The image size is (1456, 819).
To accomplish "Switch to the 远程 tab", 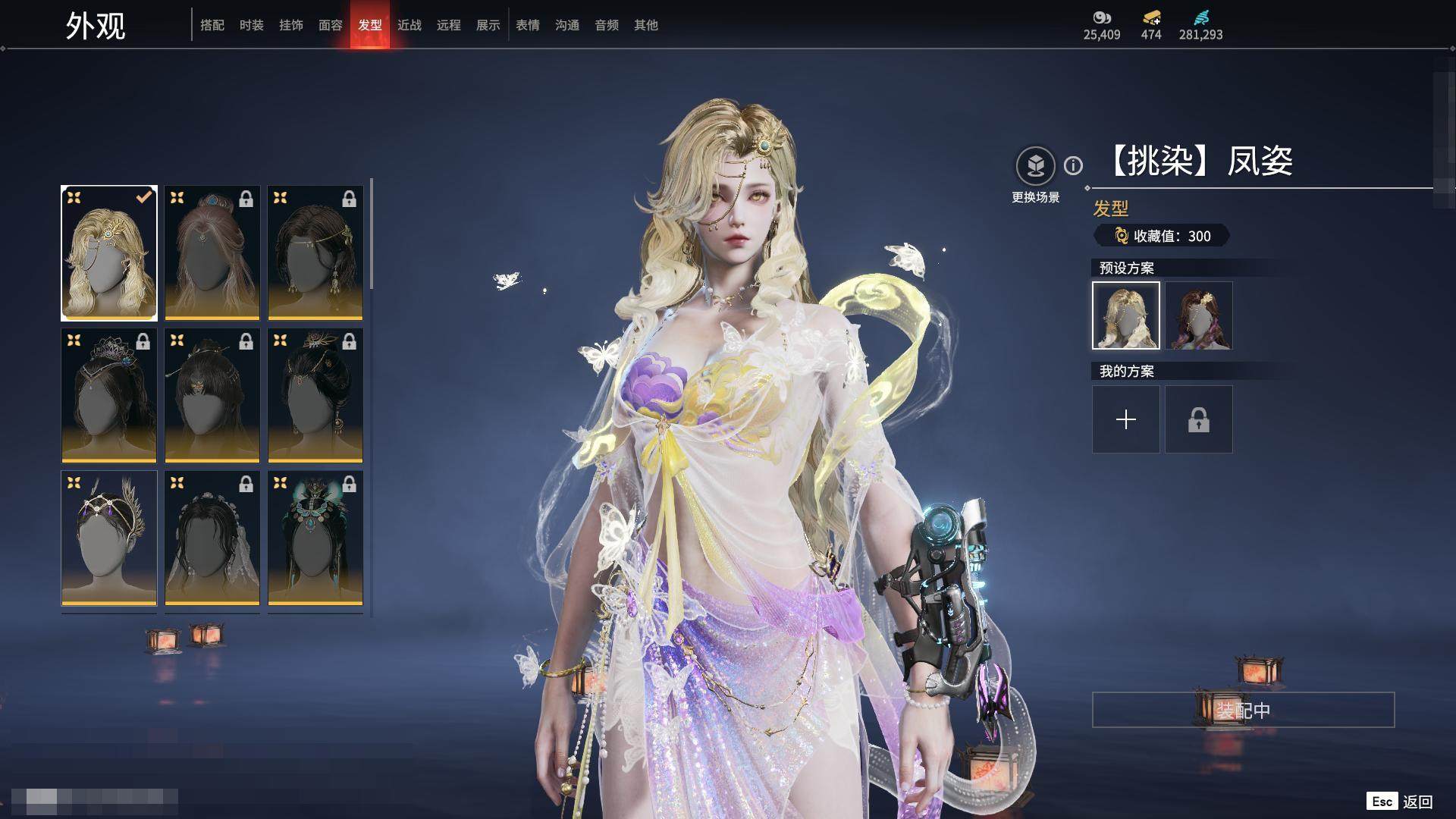I will coord(449,25).
